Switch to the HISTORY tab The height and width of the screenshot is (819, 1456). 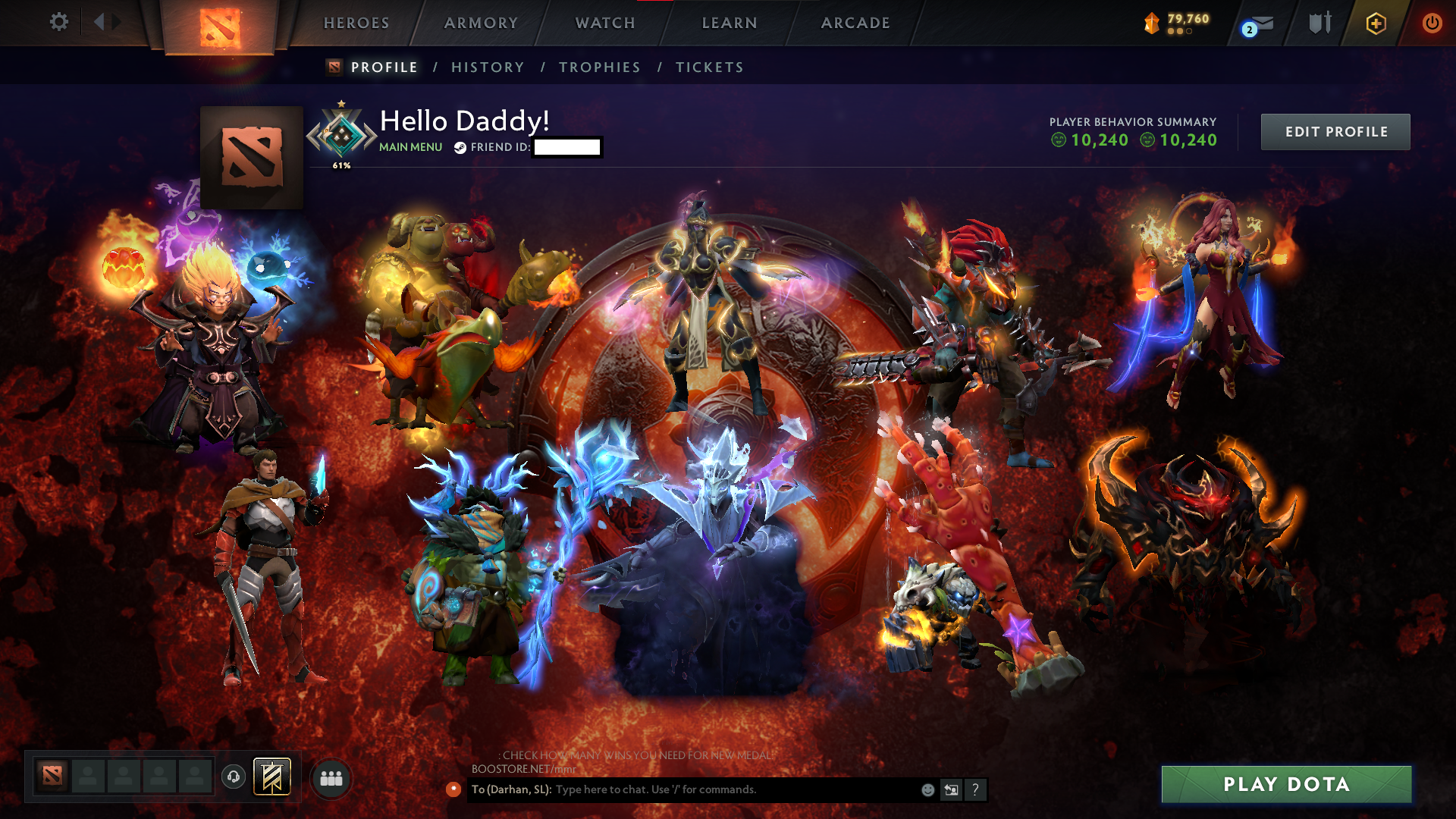coord(488,67)
